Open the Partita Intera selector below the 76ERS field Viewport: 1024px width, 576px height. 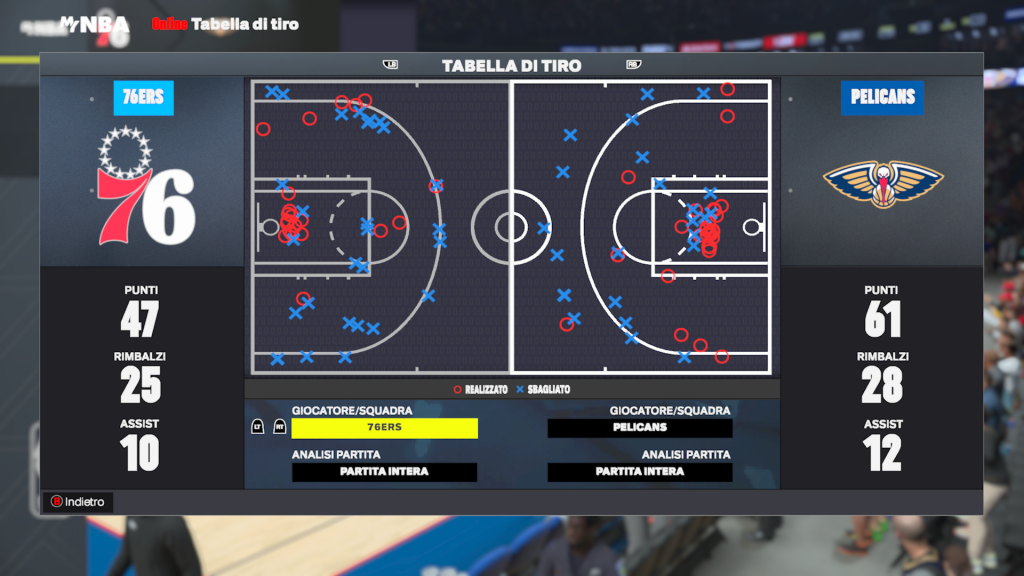click(x=384, y=472)
